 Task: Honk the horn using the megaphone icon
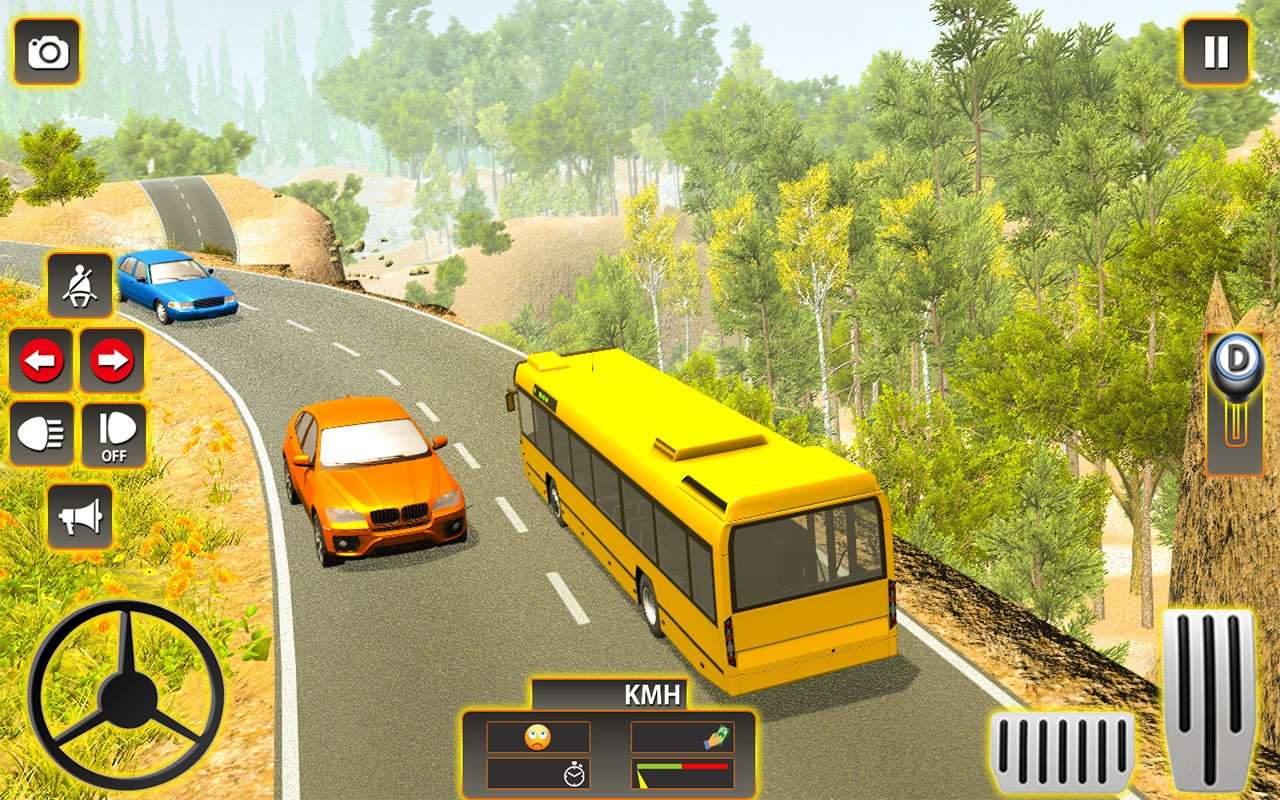tap(80, 518)
